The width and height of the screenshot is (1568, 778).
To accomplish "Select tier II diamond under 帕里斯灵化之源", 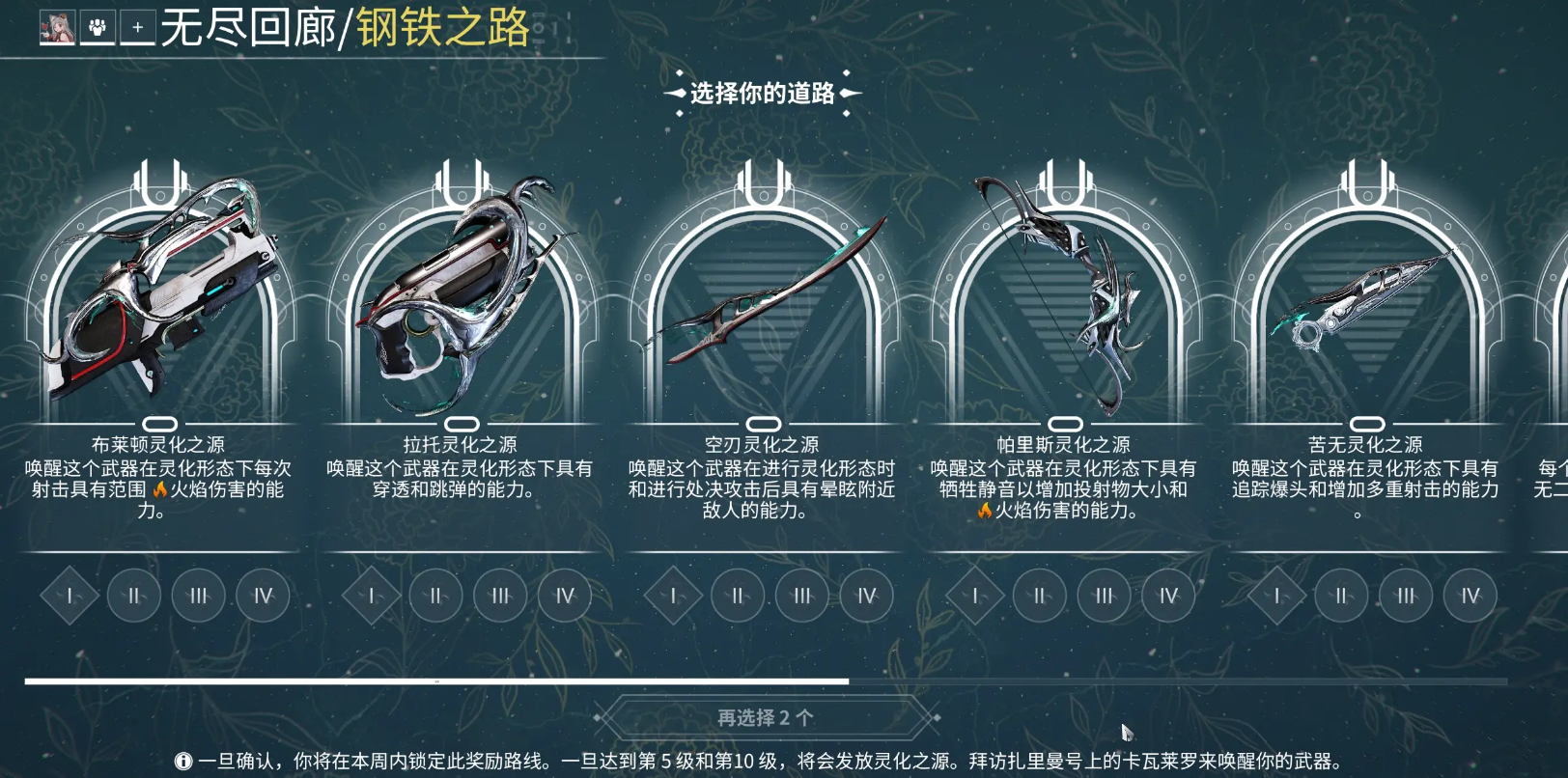I will click(x=1041, y=596).
